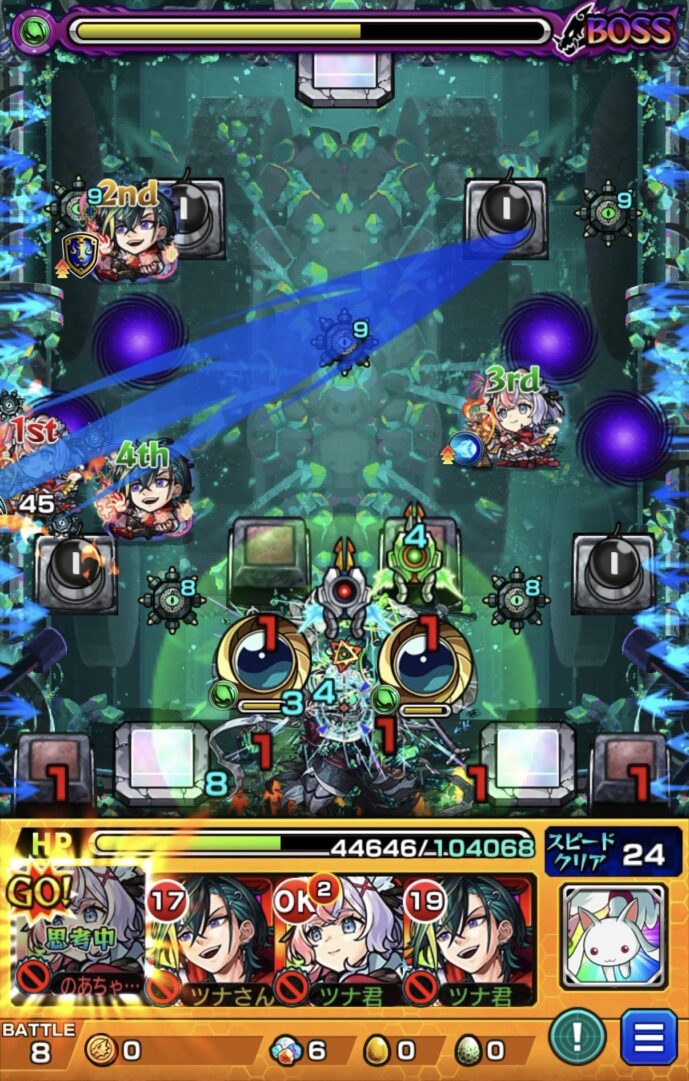Open the blue hamburger menu
The image size is (689, 1081).
[x=648, y=1037]
